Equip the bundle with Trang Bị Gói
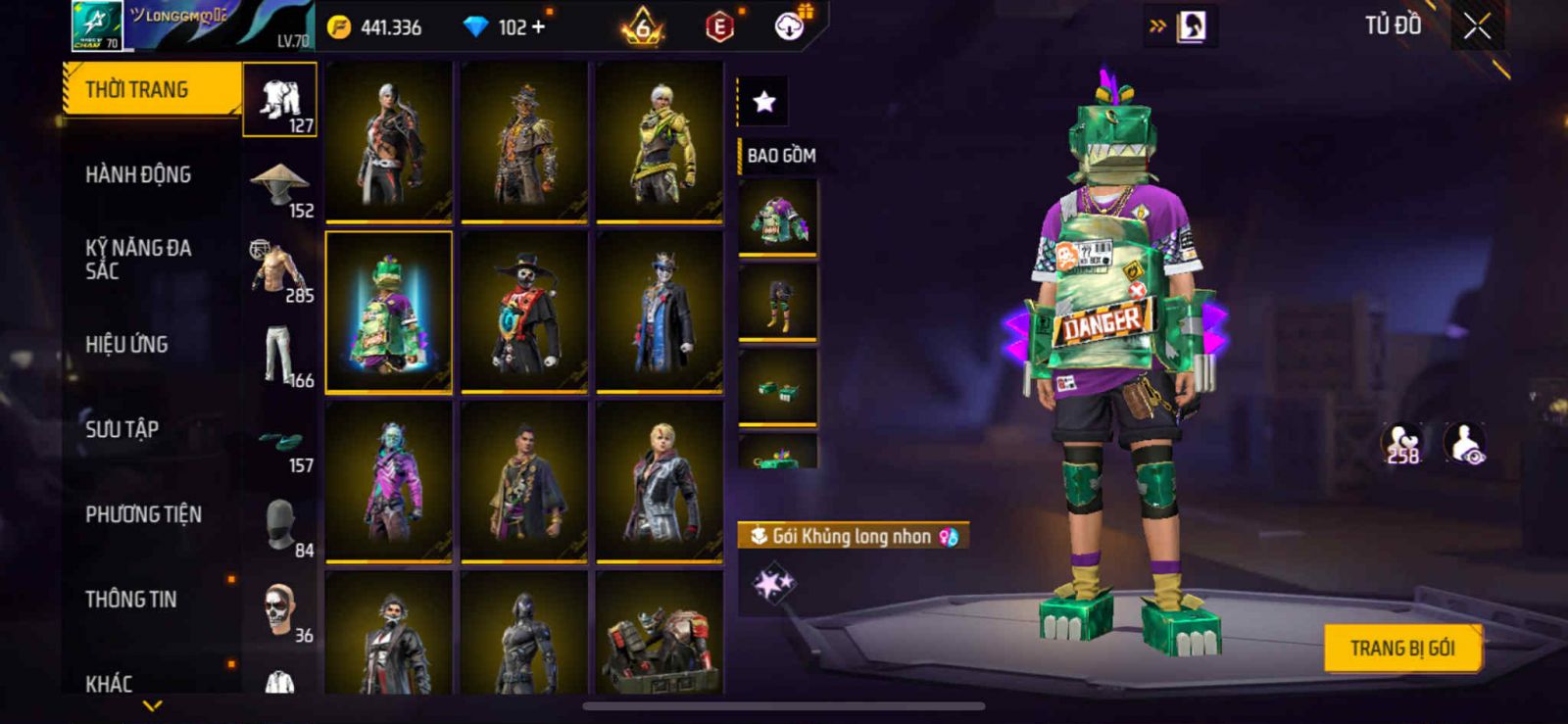Image resolution: width=1568 pixels, height=724 pixels. click(x=1401, y=648)
